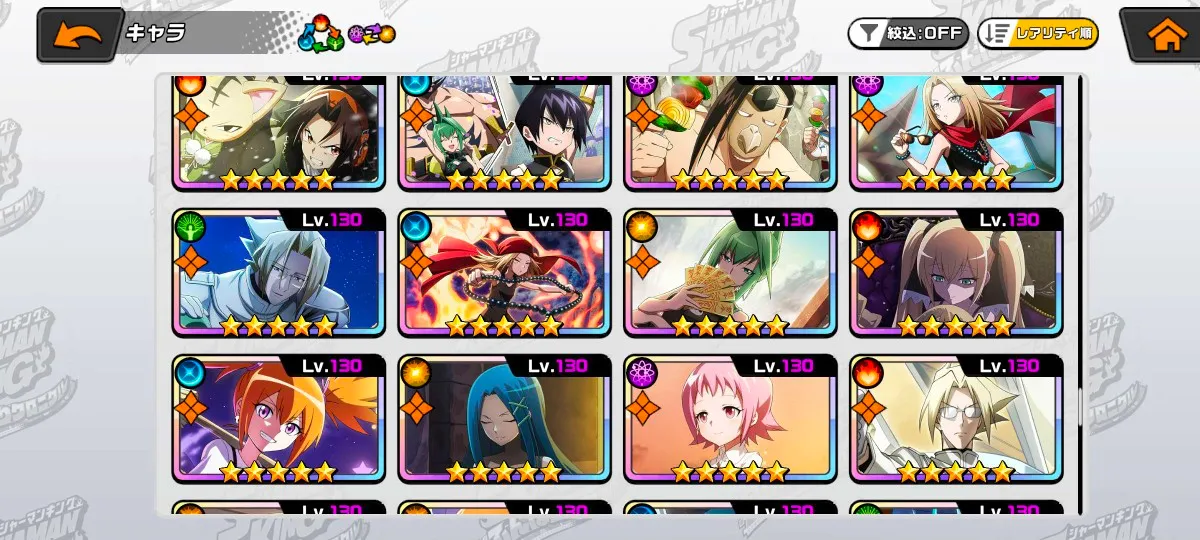
Task: Select the dark-haired boy with green-haired girl card
Action: (504, 130)
